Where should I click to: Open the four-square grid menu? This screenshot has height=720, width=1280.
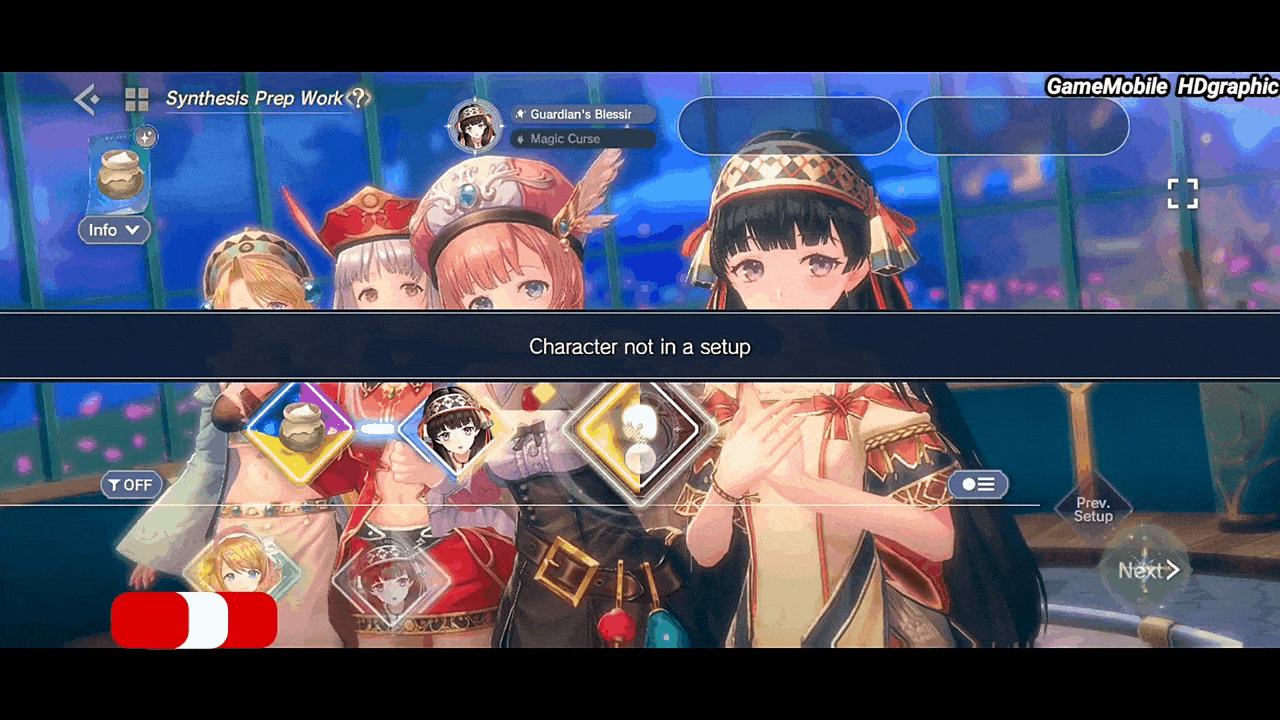pyautogui.click(x=137, y=99)
